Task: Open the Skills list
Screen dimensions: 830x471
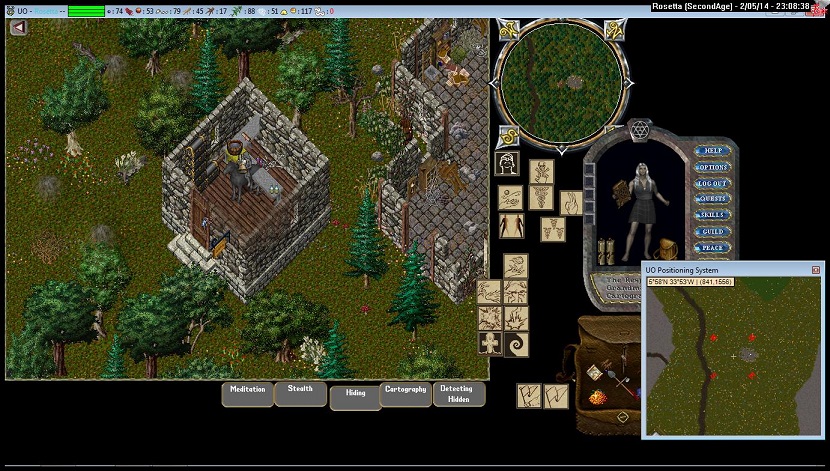Action: 713,215
